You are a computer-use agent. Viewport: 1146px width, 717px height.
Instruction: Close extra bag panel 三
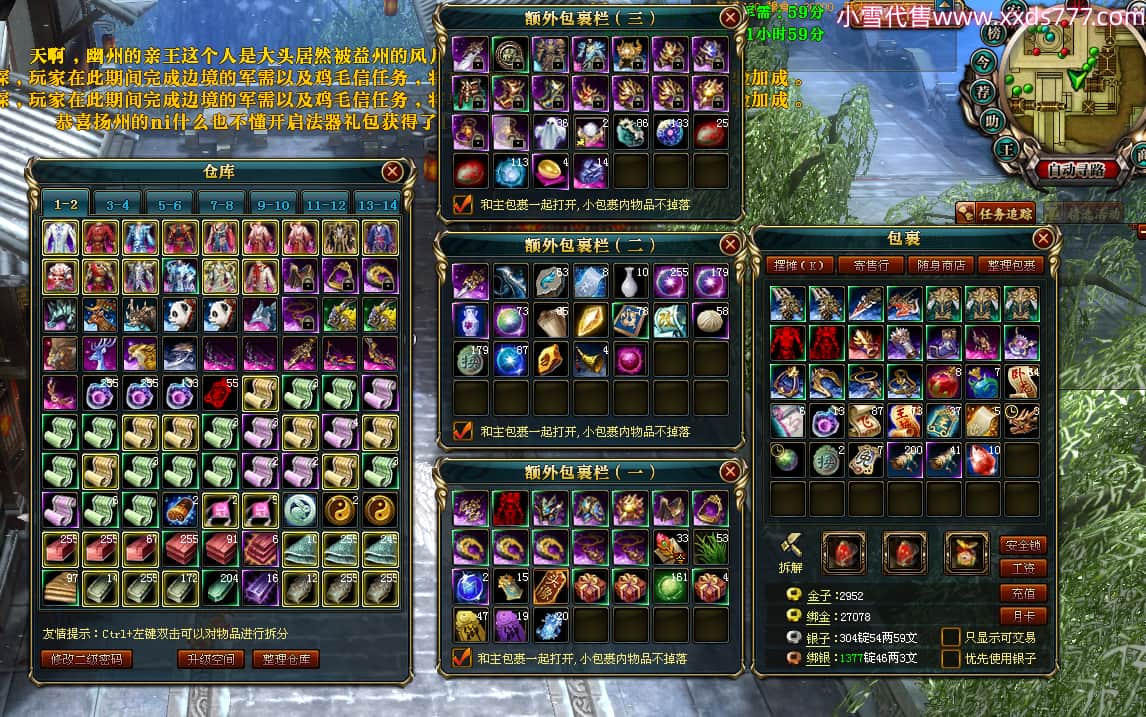click(730, 17)
